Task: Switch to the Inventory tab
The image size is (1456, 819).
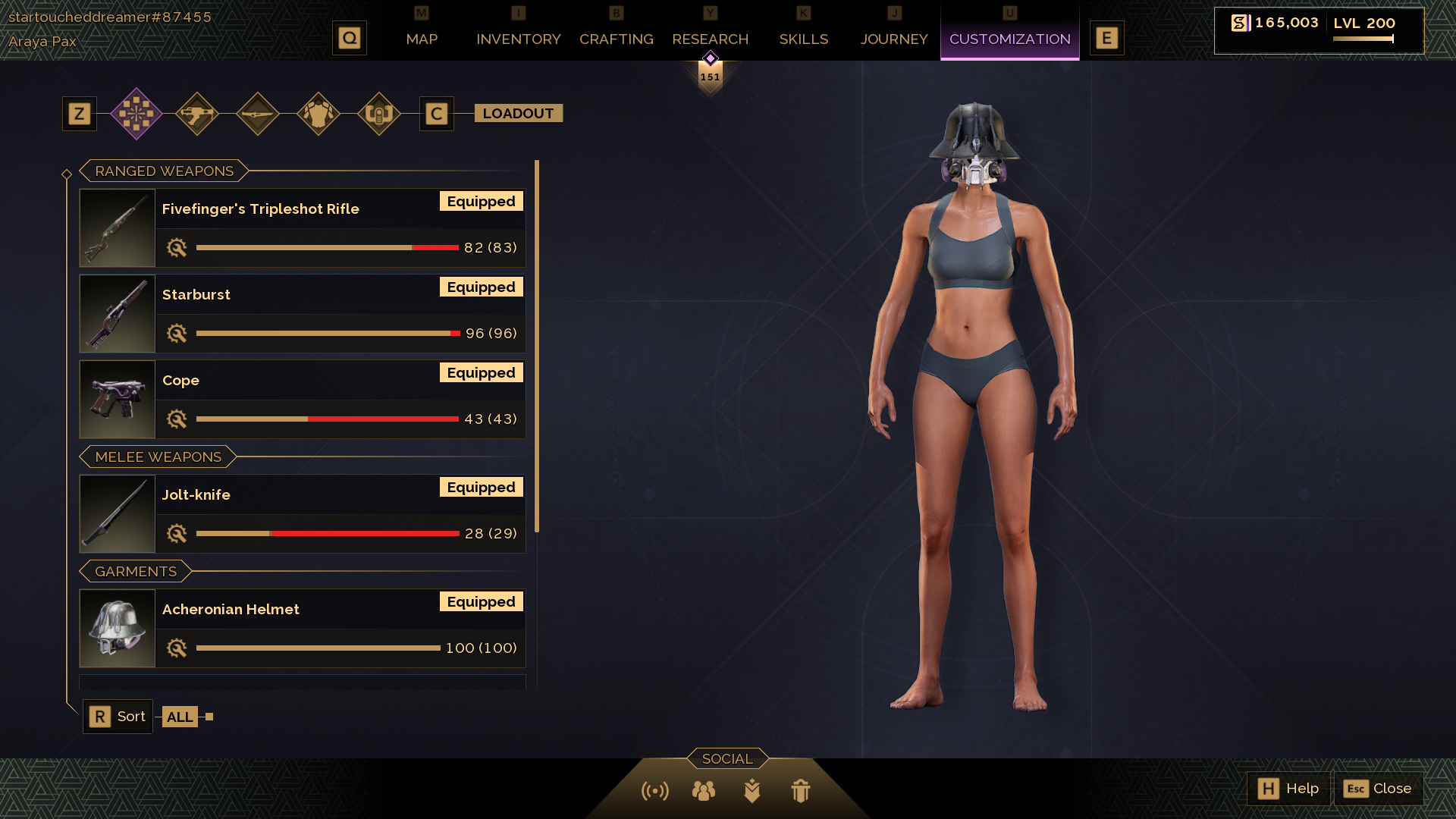Action: pyautogui.click(x=518, y=39)
